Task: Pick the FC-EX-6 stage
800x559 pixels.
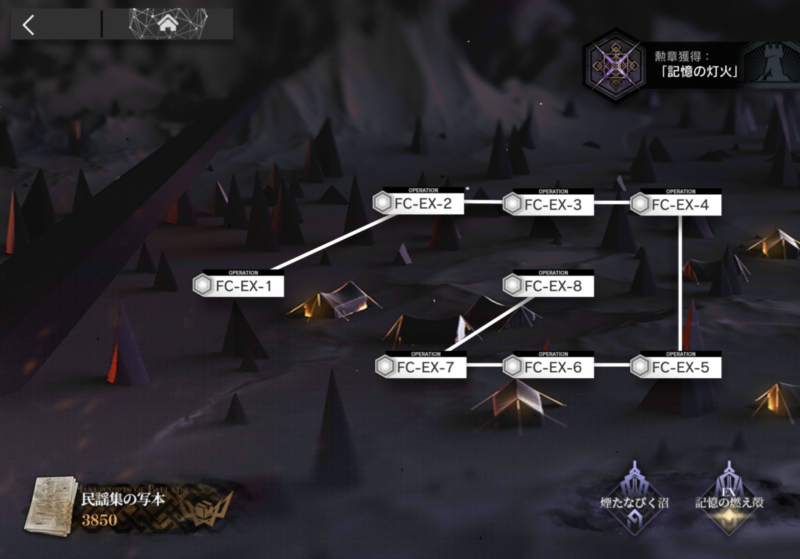Action: [x=548, y=367]
